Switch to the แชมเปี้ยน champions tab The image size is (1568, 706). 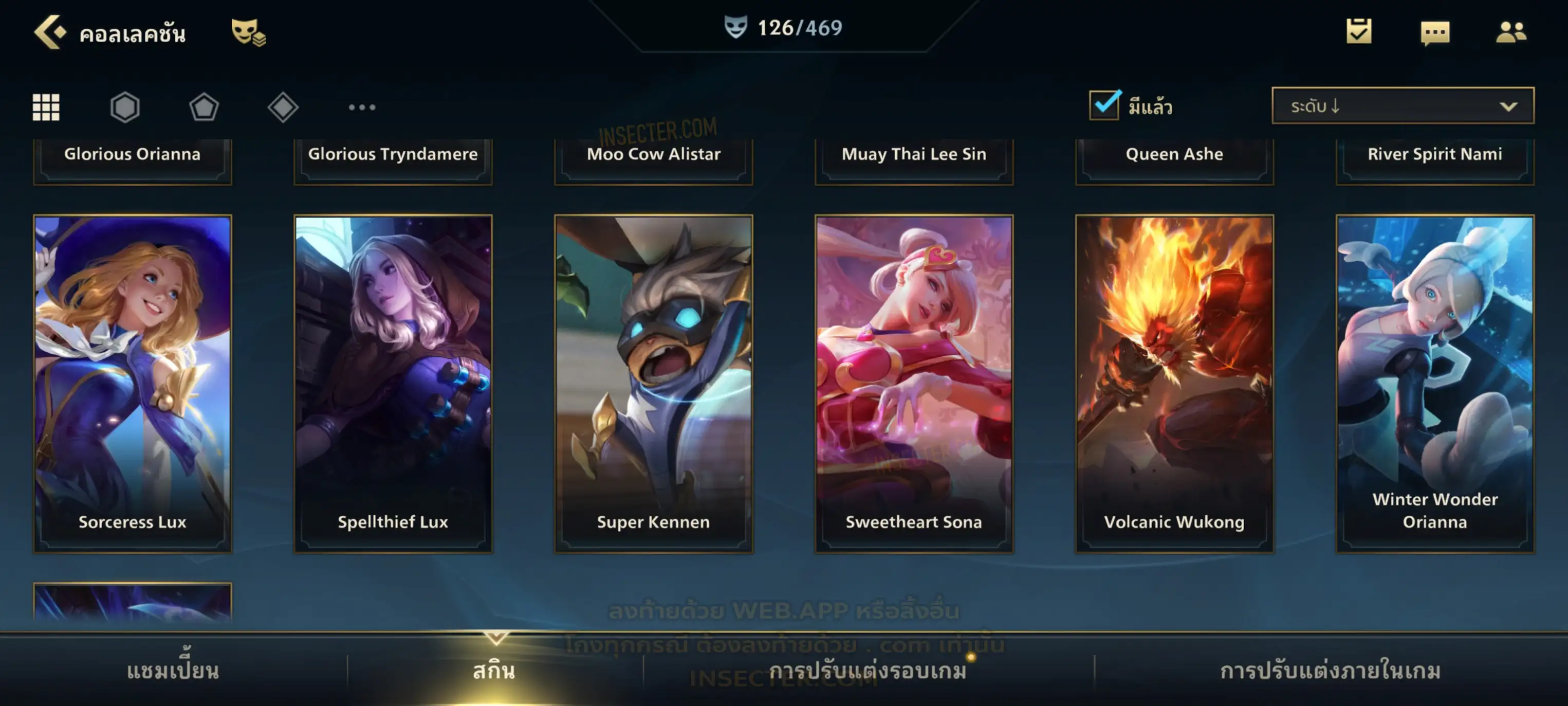[173, 671]
